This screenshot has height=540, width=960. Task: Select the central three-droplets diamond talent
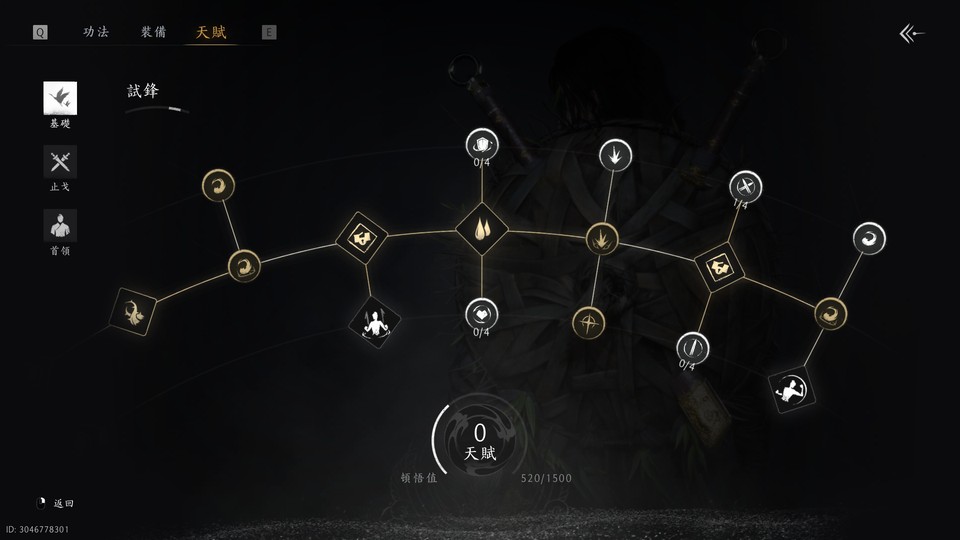[x=482, y=230]
